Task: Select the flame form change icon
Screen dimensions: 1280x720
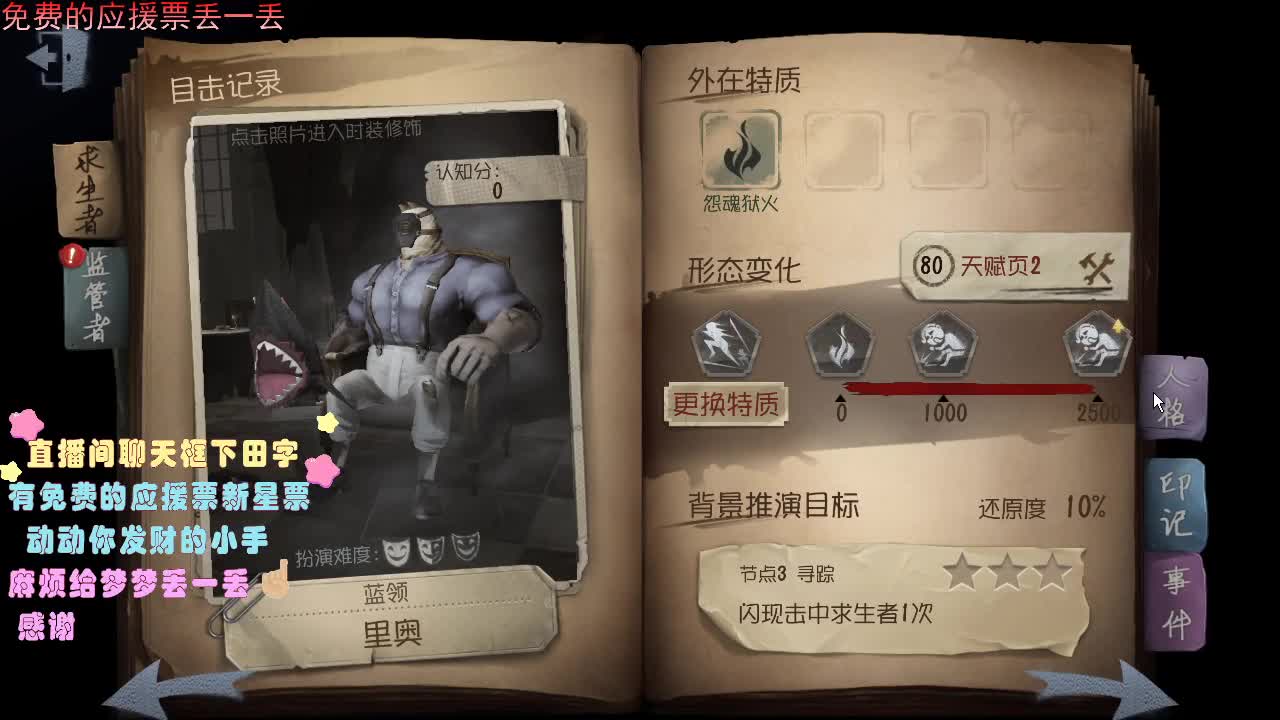Action: coord(840,345)
